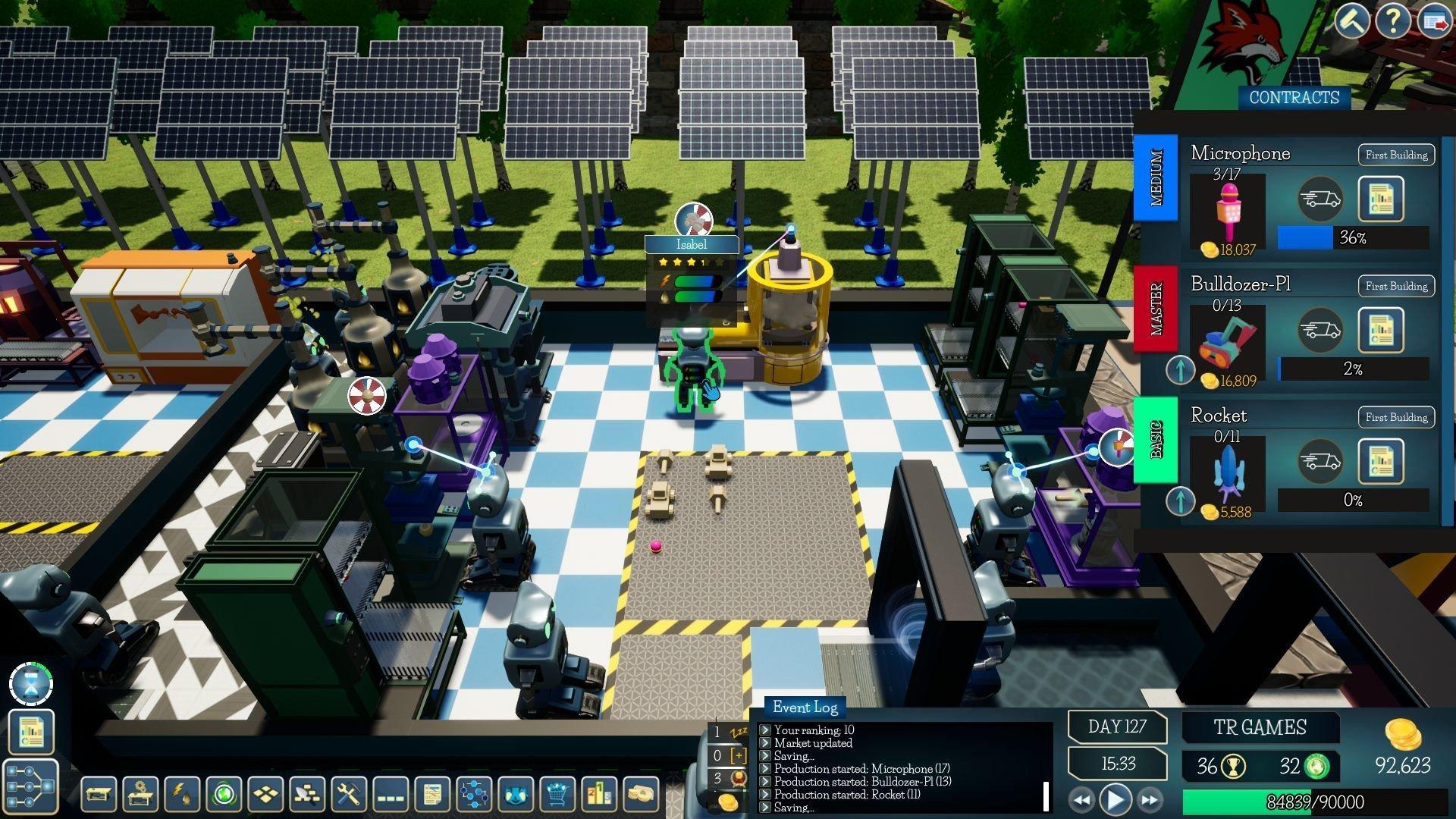
Task: Toggle the delivery truck for the Microphone contract
Action: [x=1319, y=199]
